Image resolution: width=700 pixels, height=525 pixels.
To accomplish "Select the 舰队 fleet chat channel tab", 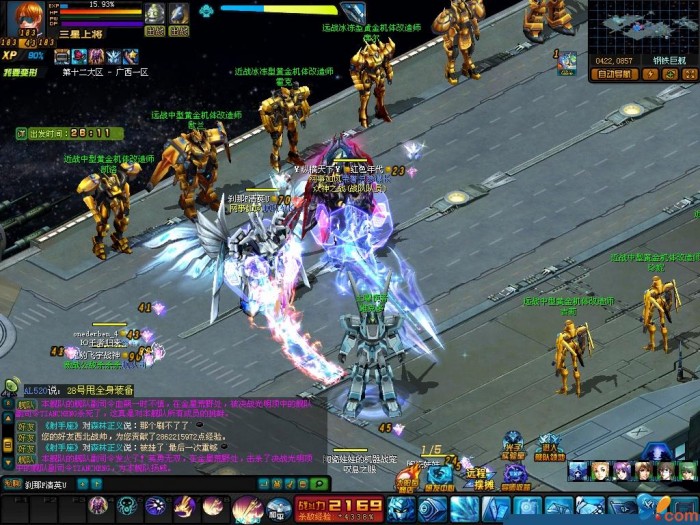I will pyautogui.click(x=22, y=406).
